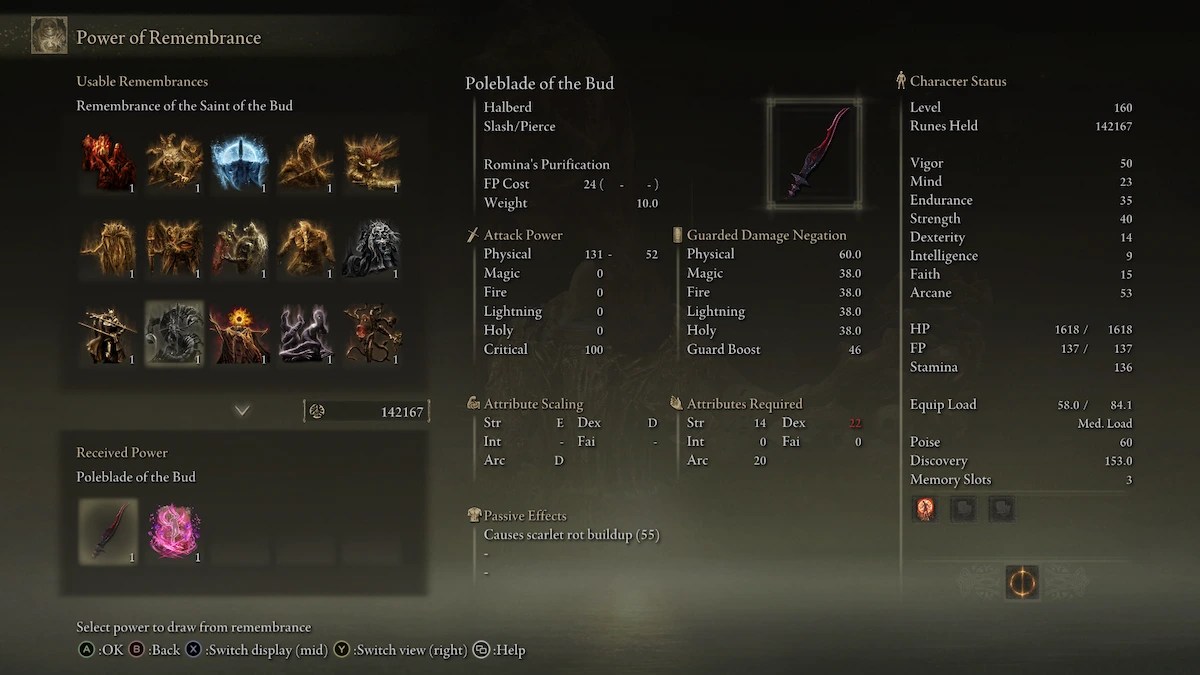This screenshot has height=675, width=1200.
Task: Choose the pale purple figure remembrance
Action: tap(306, 334)
